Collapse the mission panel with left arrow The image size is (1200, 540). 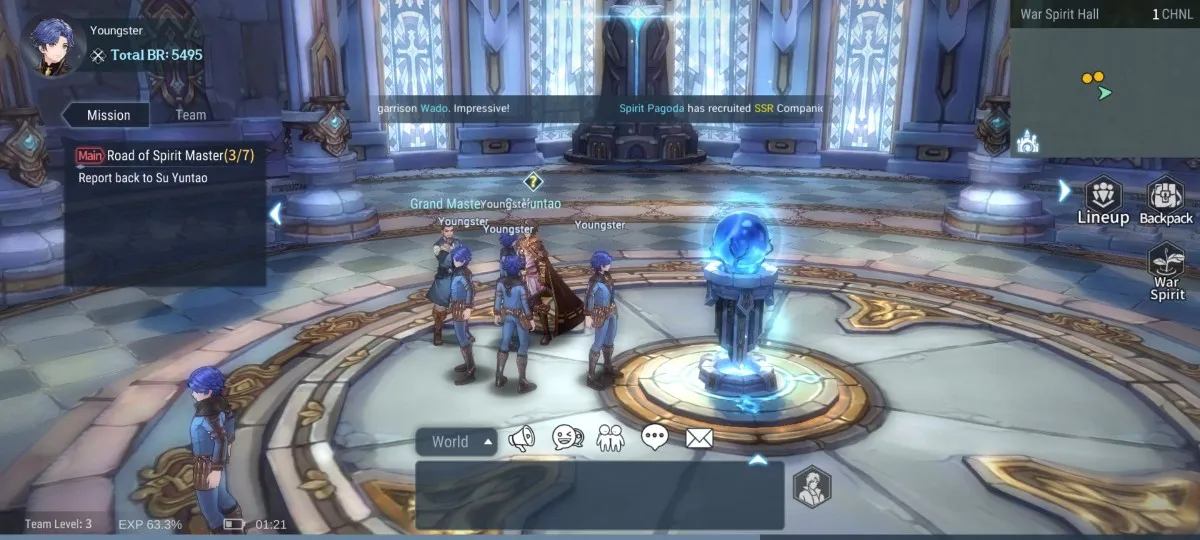click(x=276, y=212)
